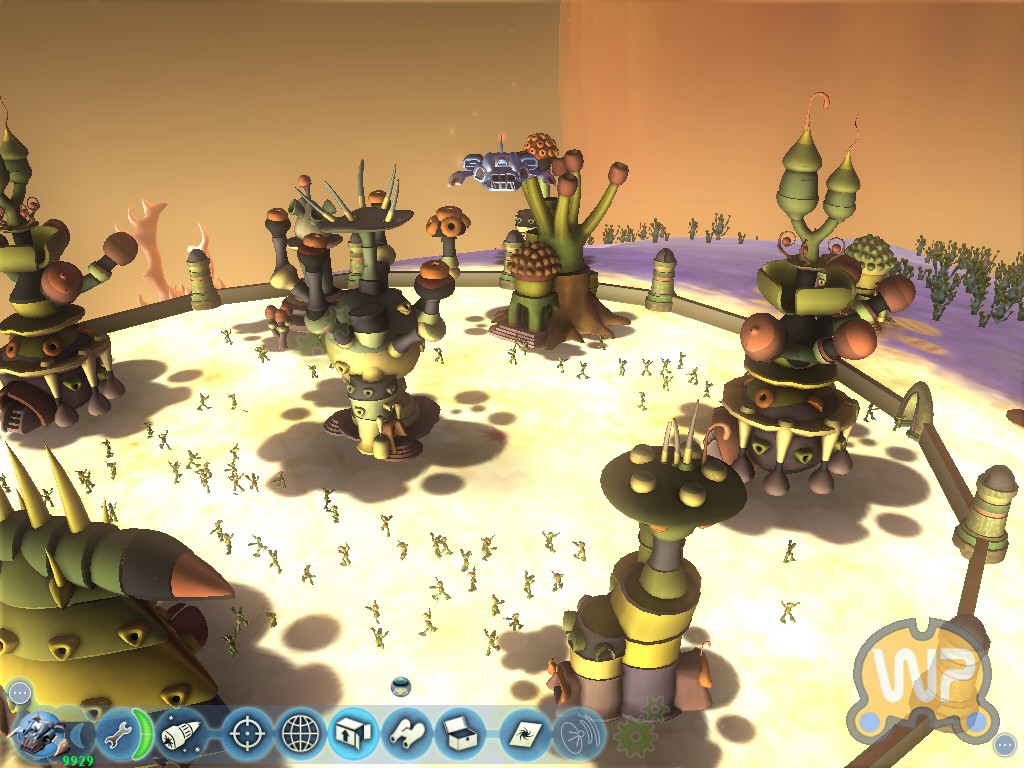Select the swirl card icon
Image resolution: width=1024 pixels, height=768 pixels.
coord(524,735)
